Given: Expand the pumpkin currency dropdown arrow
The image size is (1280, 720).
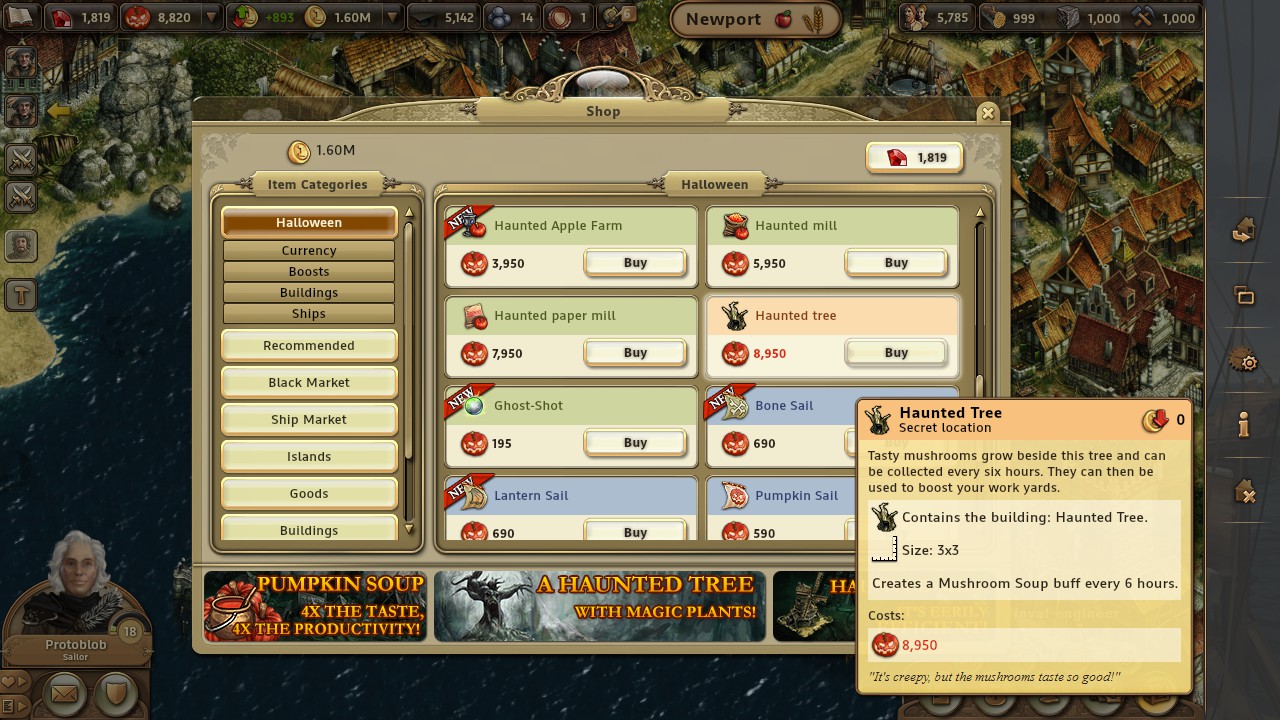Looking at the screenshot, I should tap(210, 17).
